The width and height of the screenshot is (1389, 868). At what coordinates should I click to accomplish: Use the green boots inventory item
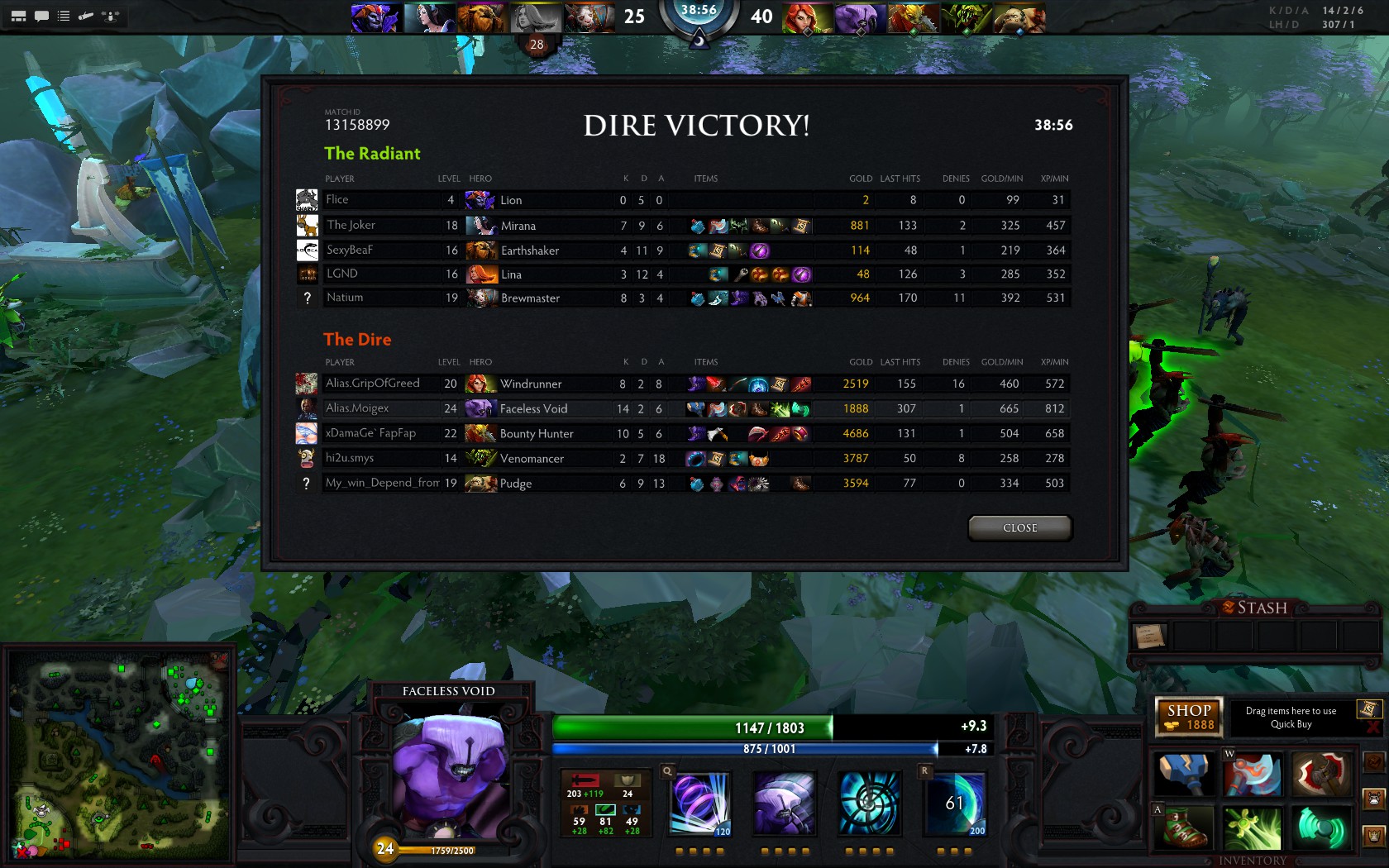pyautogui.click(x=1184, y=828)
